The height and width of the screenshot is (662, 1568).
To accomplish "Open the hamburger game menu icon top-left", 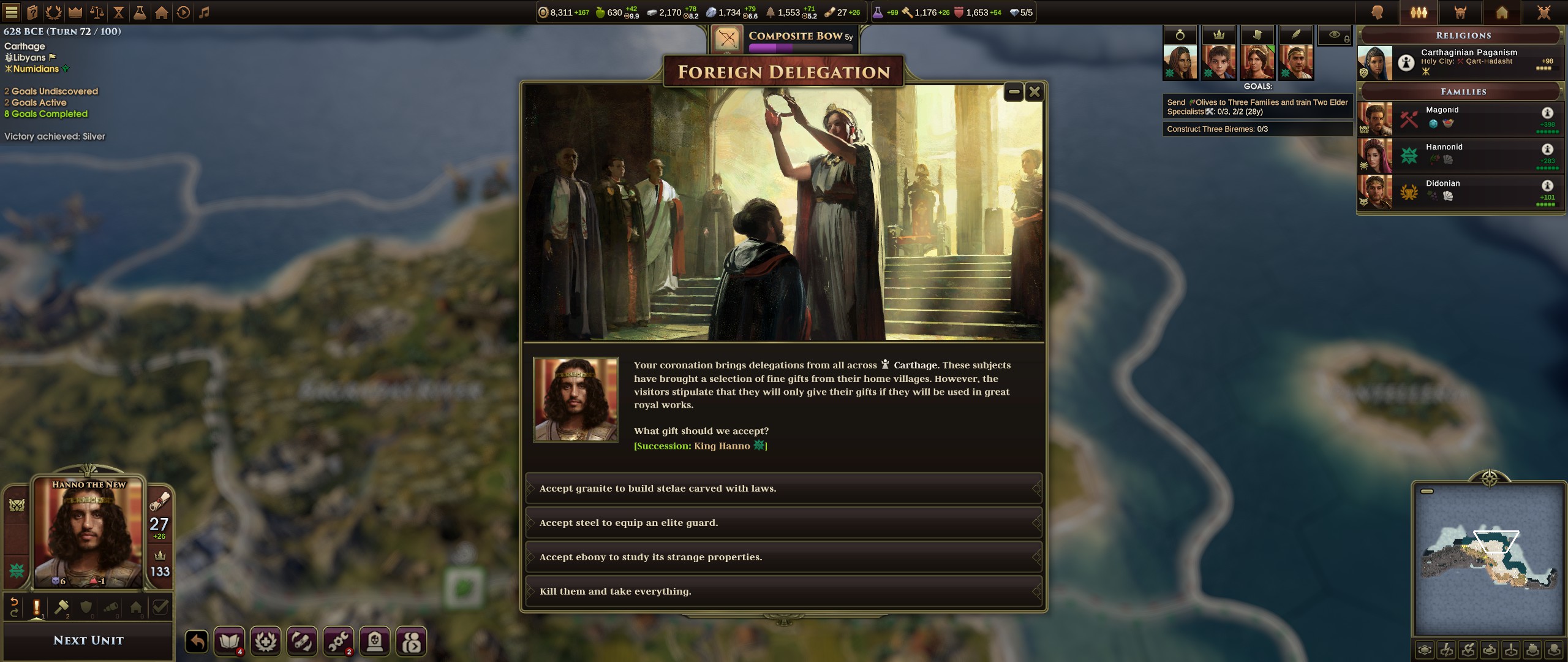I will tap(12, 11).
